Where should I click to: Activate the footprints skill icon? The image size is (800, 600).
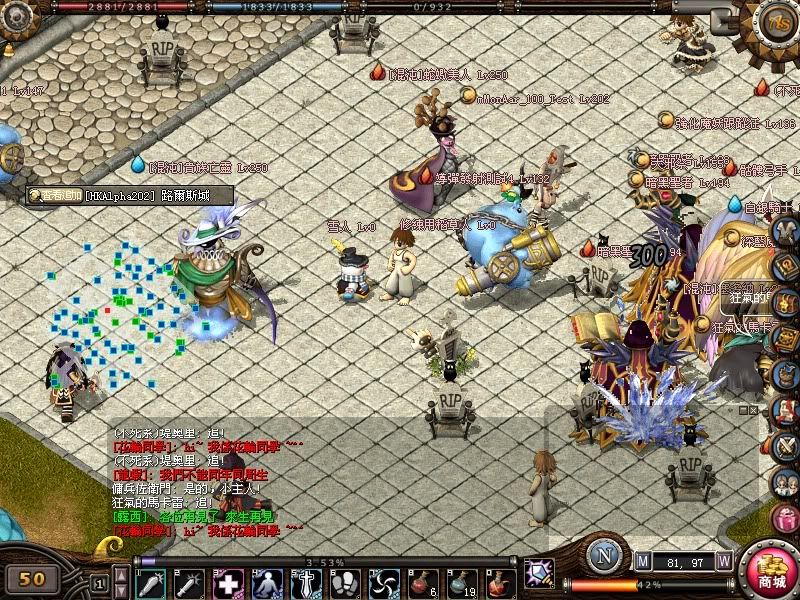pyautogui.click(x=345, y=582)
